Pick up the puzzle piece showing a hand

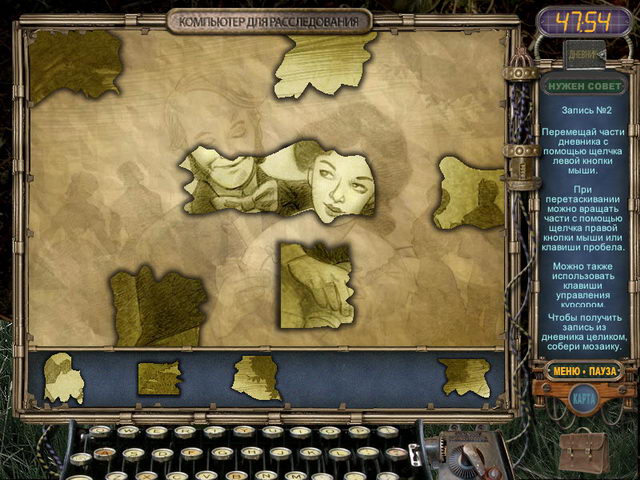click(316, 283)
